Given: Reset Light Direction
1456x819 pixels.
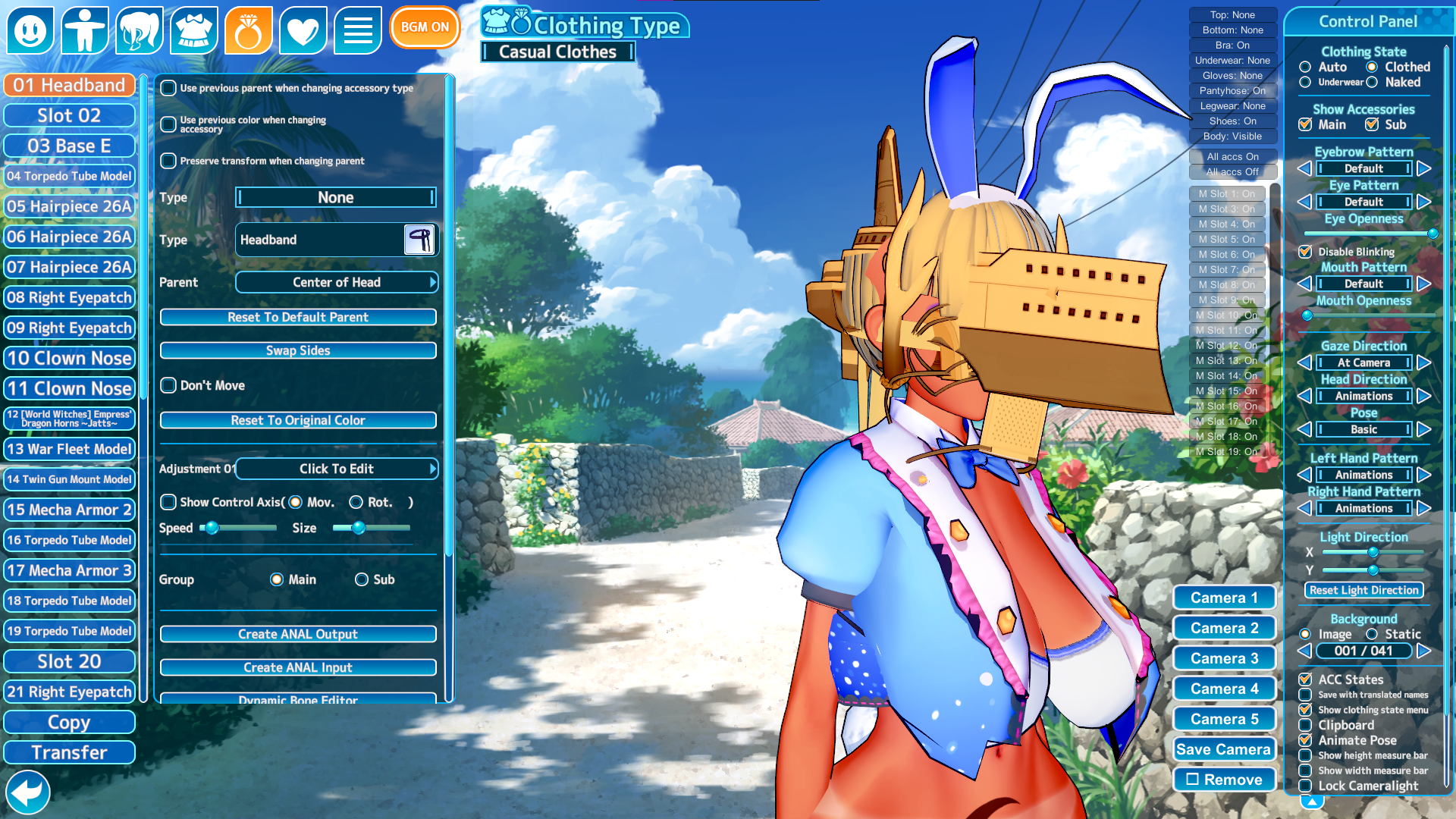Looking at the screenshot, I should click(x=1363, y=590).
